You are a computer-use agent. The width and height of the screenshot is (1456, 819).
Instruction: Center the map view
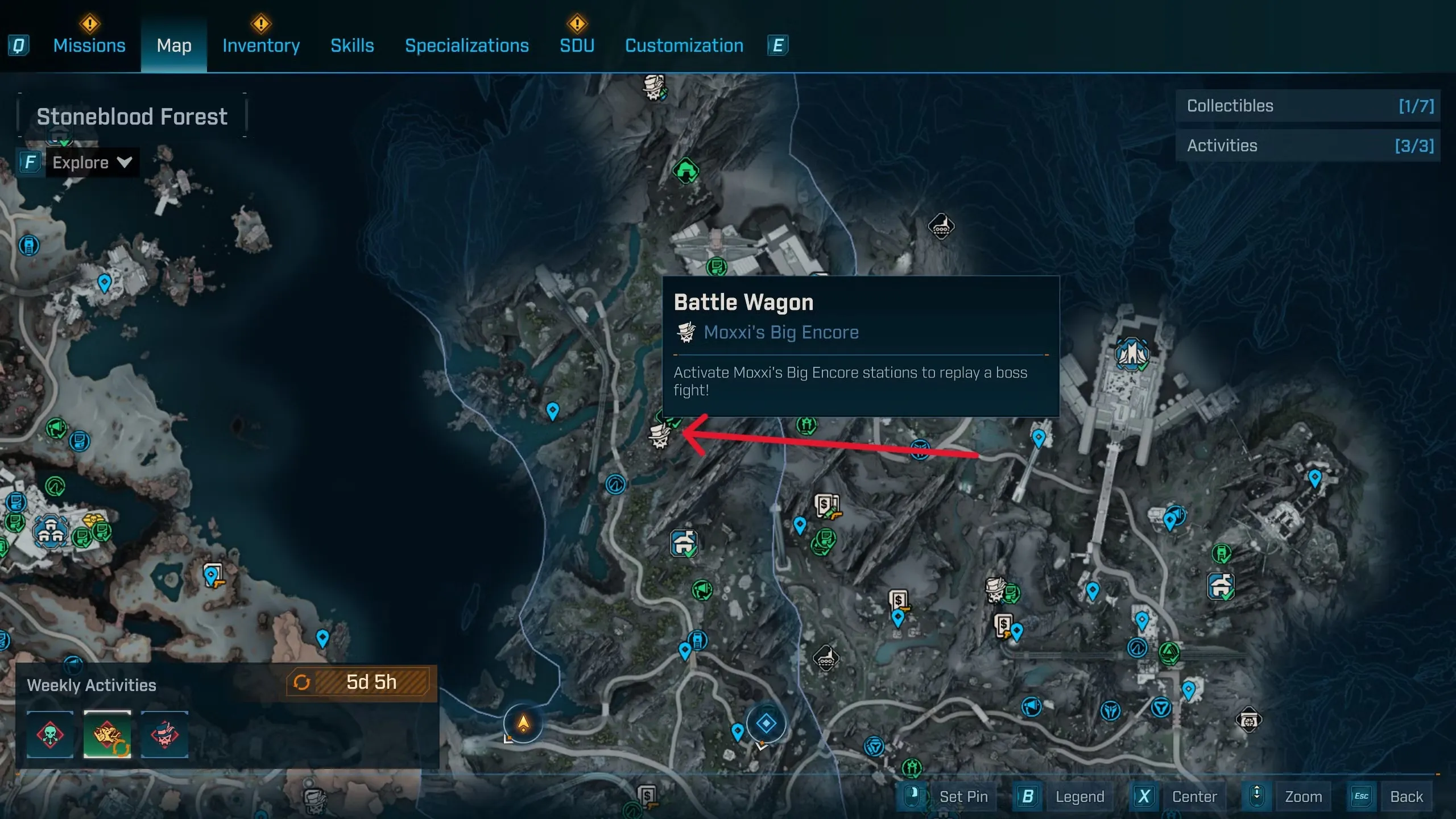(x=1194, y=796)
